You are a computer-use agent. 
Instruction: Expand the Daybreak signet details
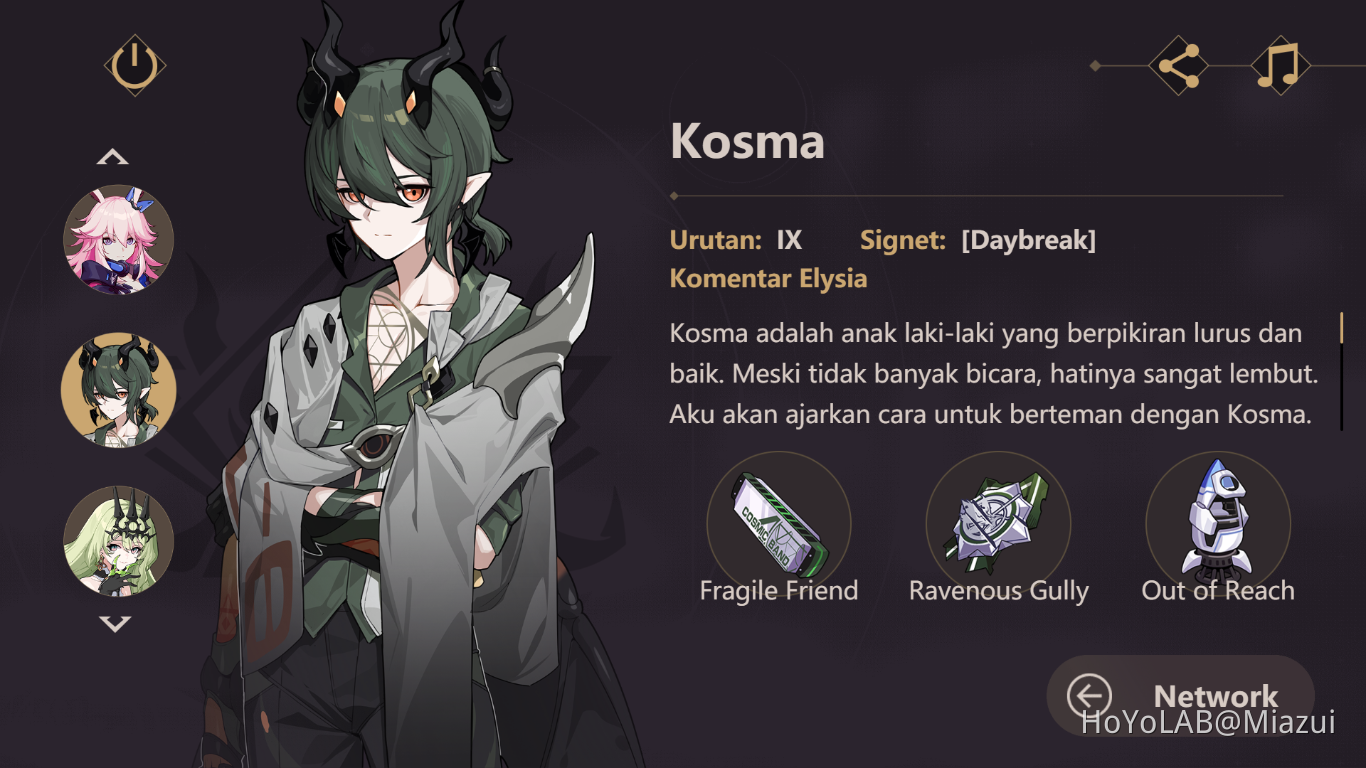click(1028, 240)
